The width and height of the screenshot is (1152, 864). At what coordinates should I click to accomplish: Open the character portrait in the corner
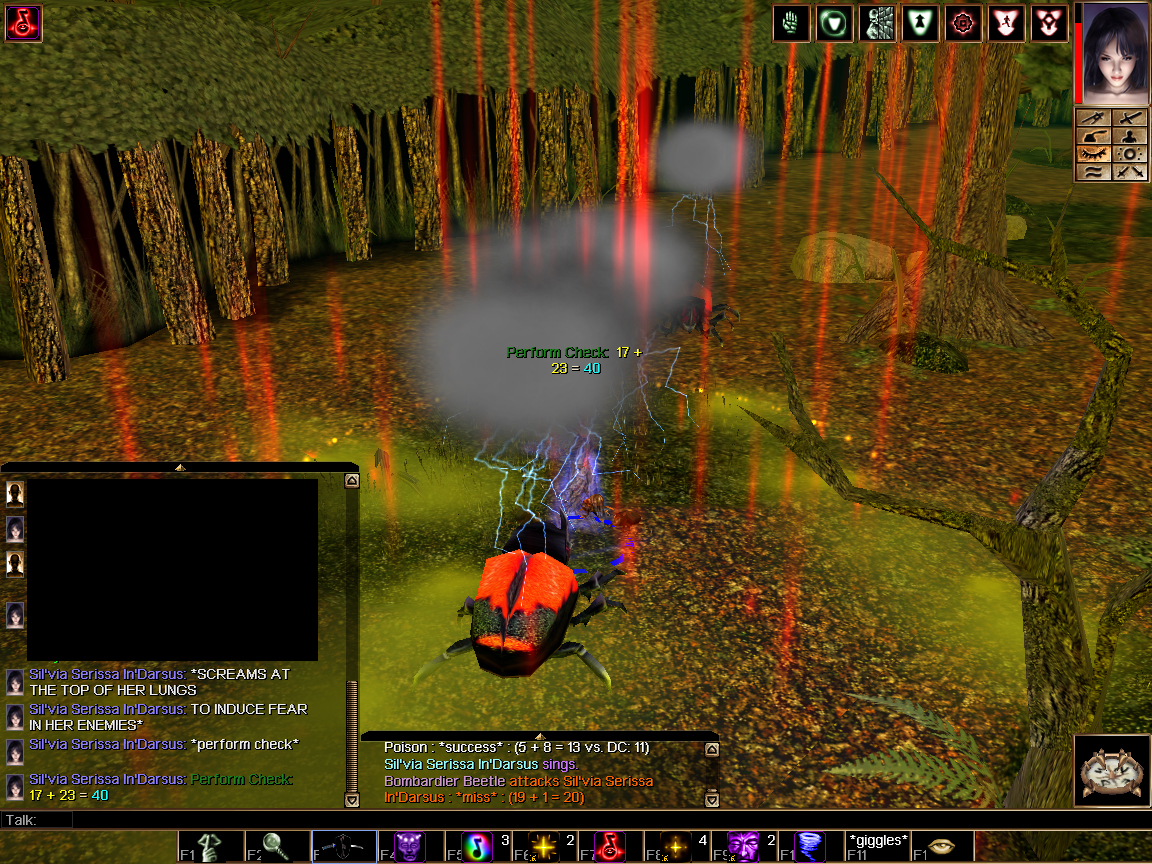click(1113, 52)
